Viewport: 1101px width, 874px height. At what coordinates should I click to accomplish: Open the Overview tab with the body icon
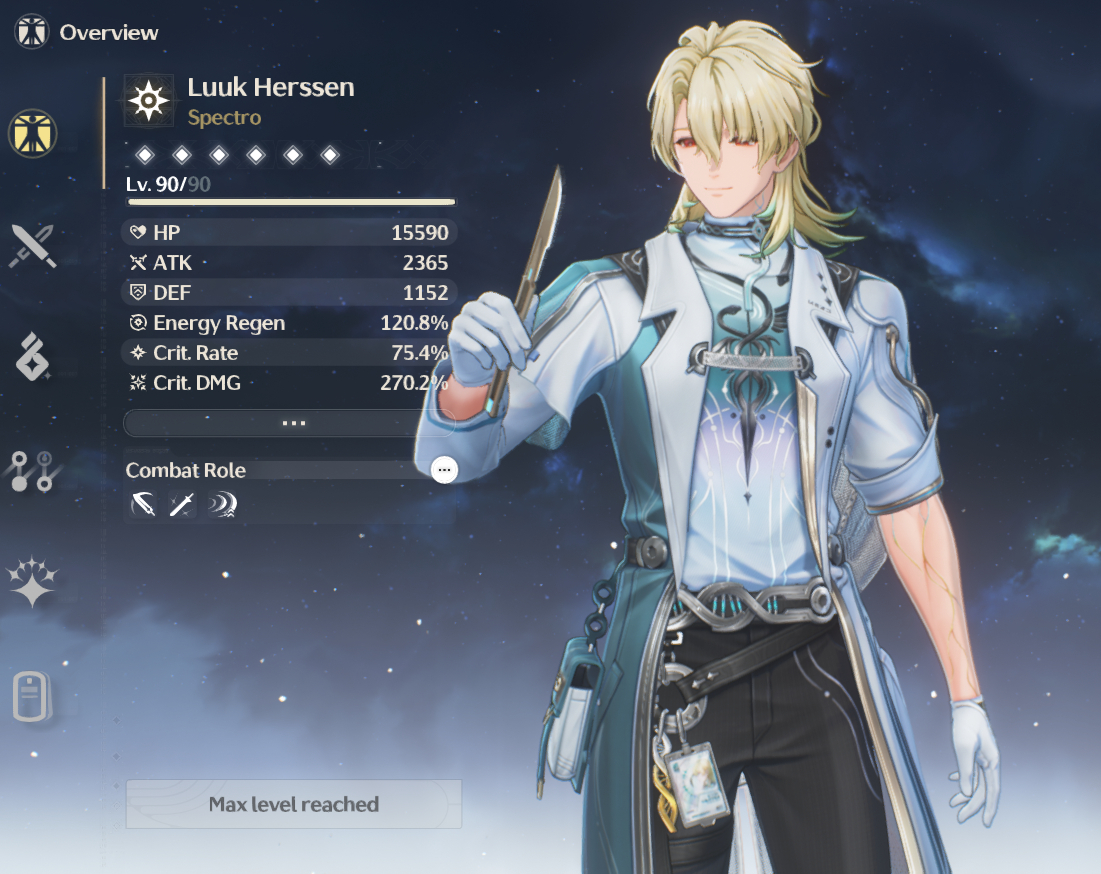[33, 133]
